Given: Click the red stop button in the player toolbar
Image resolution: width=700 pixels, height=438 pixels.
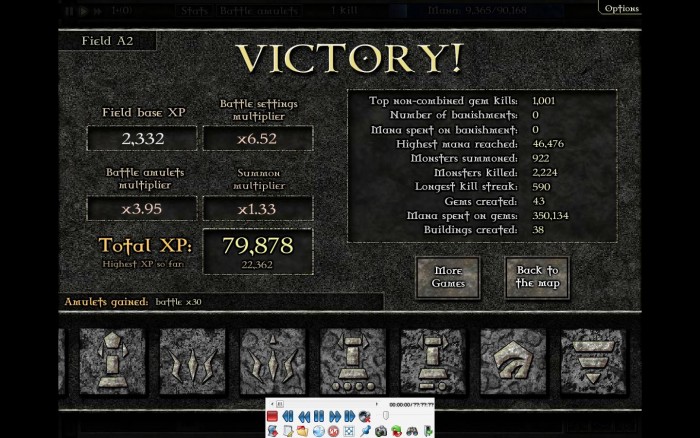Looking at the screenshot, I should [272, 416].
